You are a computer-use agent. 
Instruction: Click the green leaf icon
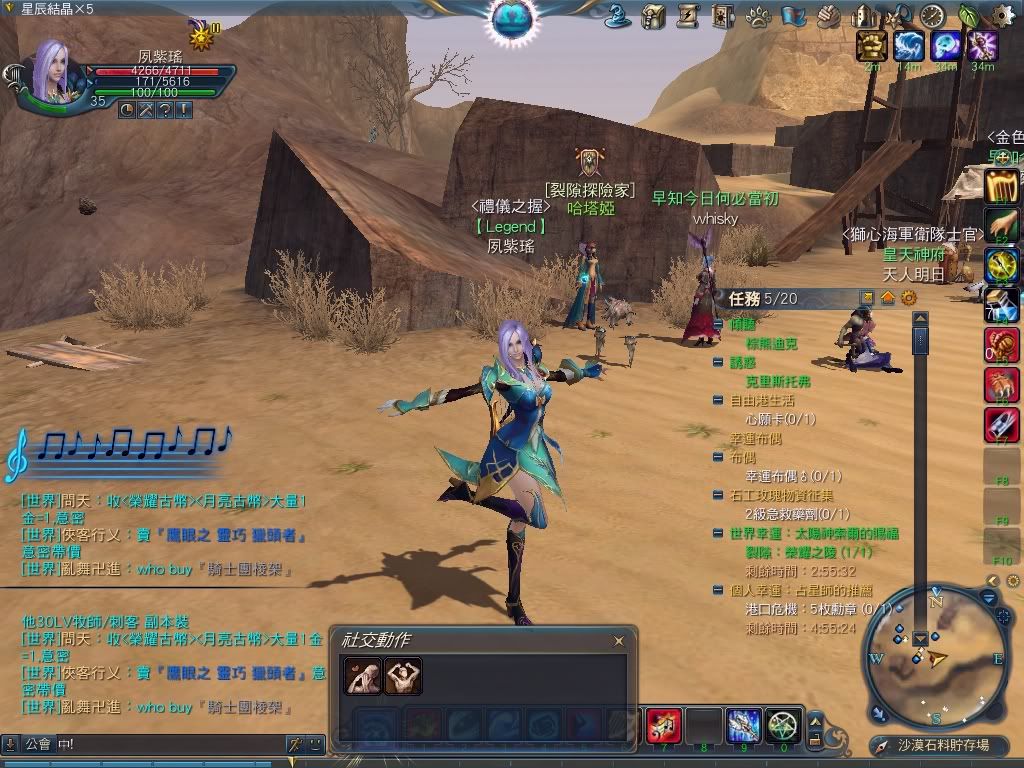(x=969, y=16)
